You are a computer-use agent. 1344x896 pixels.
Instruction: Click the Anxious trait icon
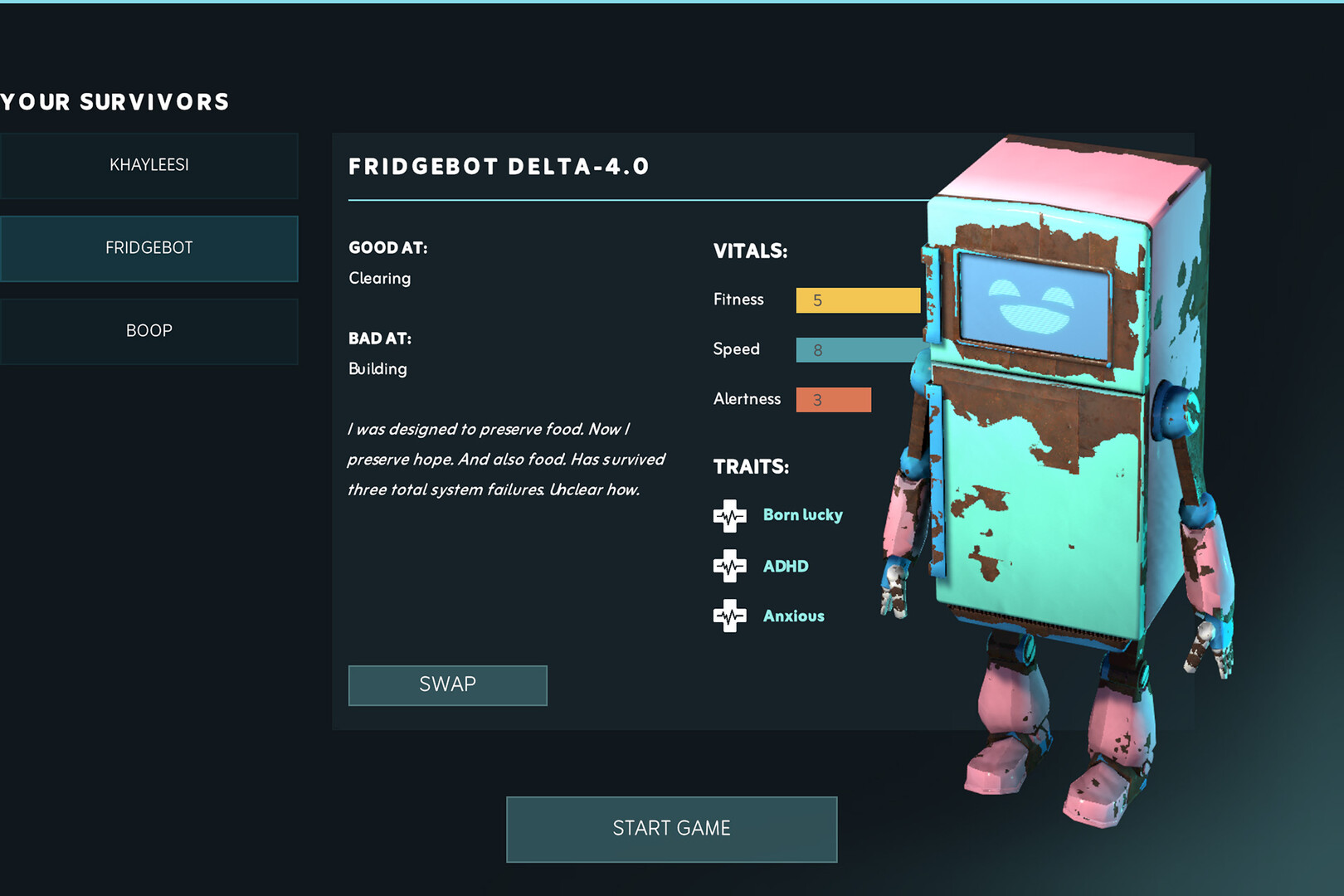[x=730, y=616]
